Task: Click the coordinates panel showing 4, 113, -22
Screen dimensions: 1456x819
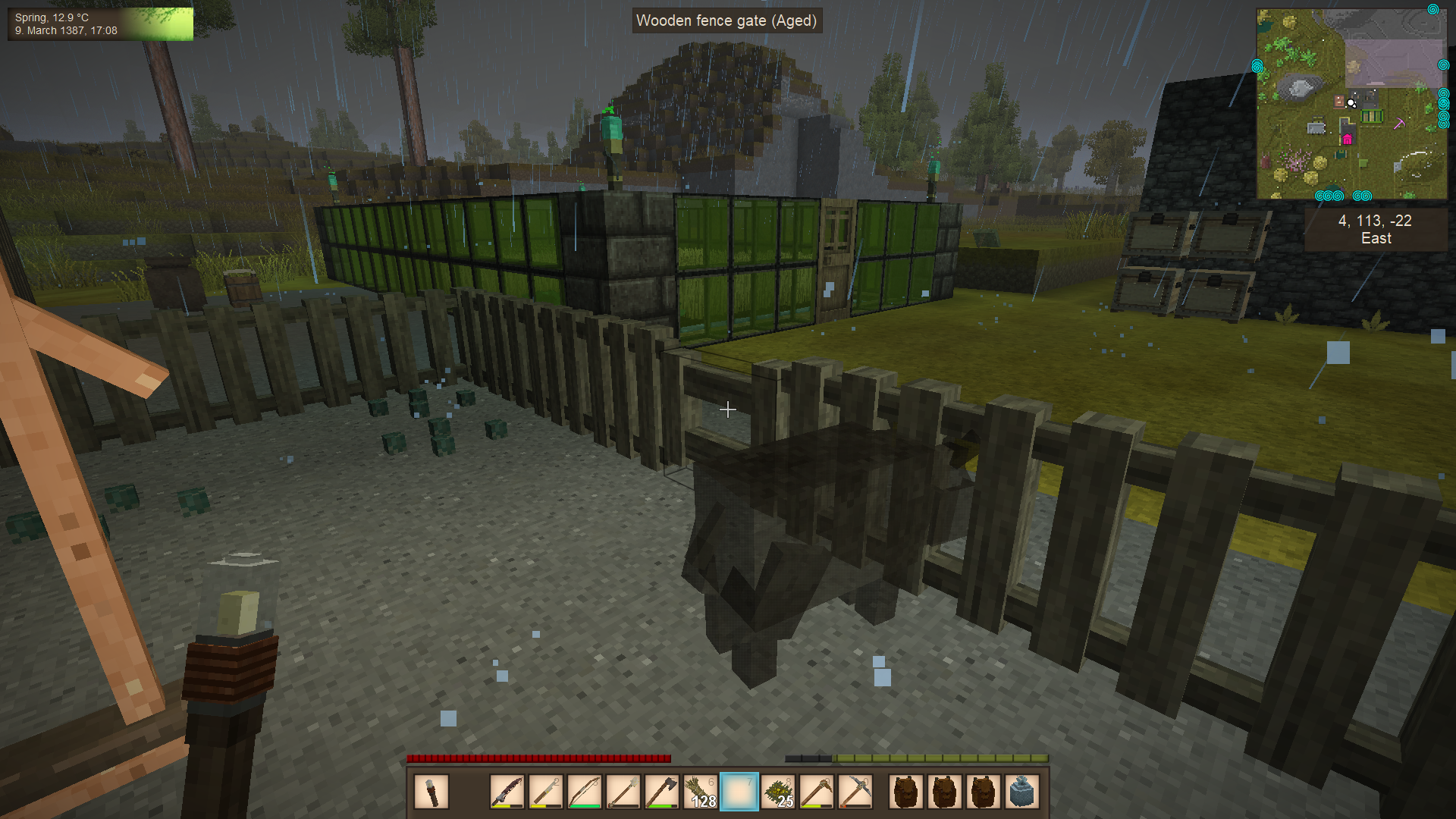Action: coord(1375,229)
